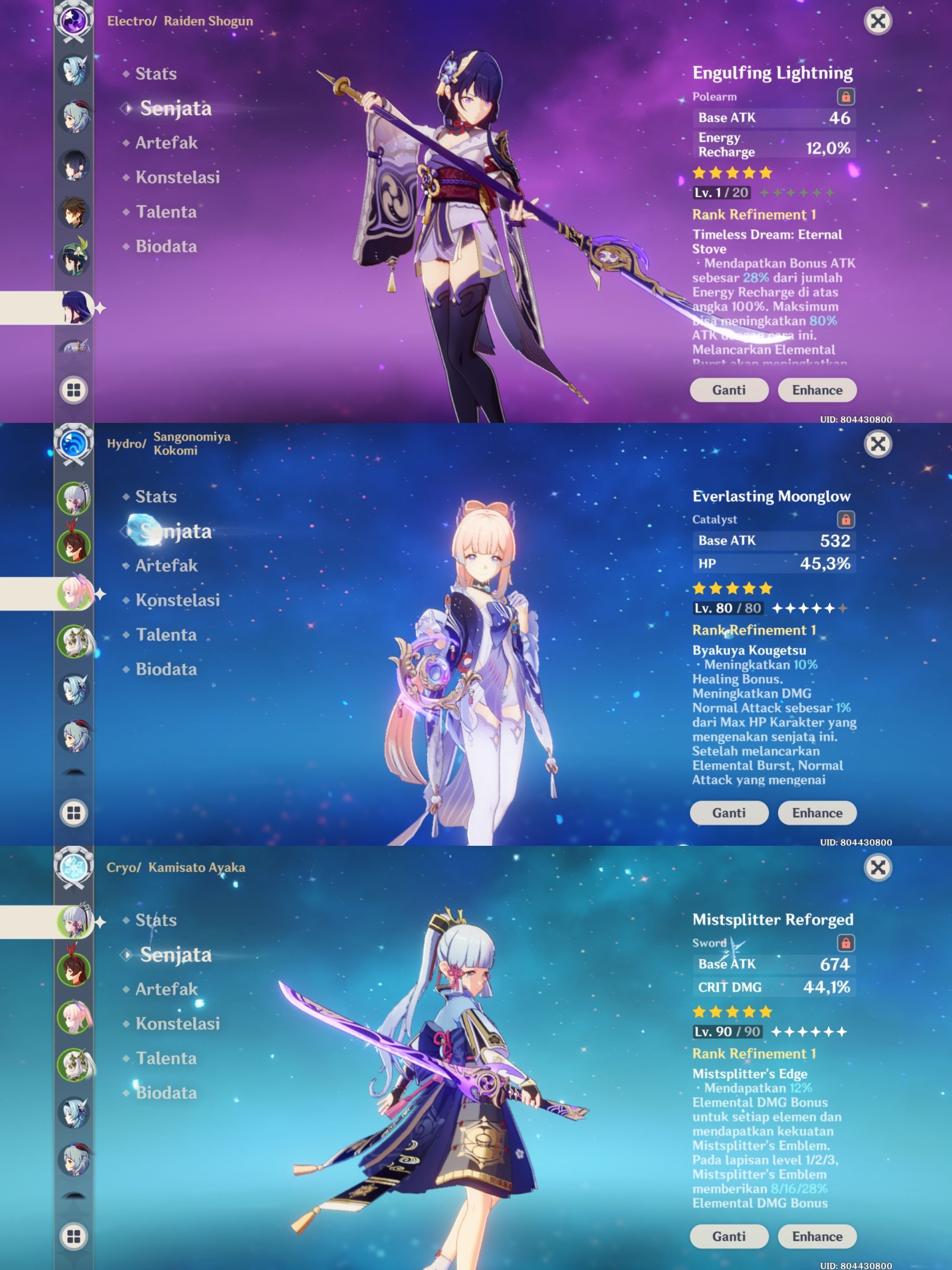The height and width of the screenshot is (1270, 952).
Task: Select Zhongli's portrait in the character sidebar
Action: point(74,211)
